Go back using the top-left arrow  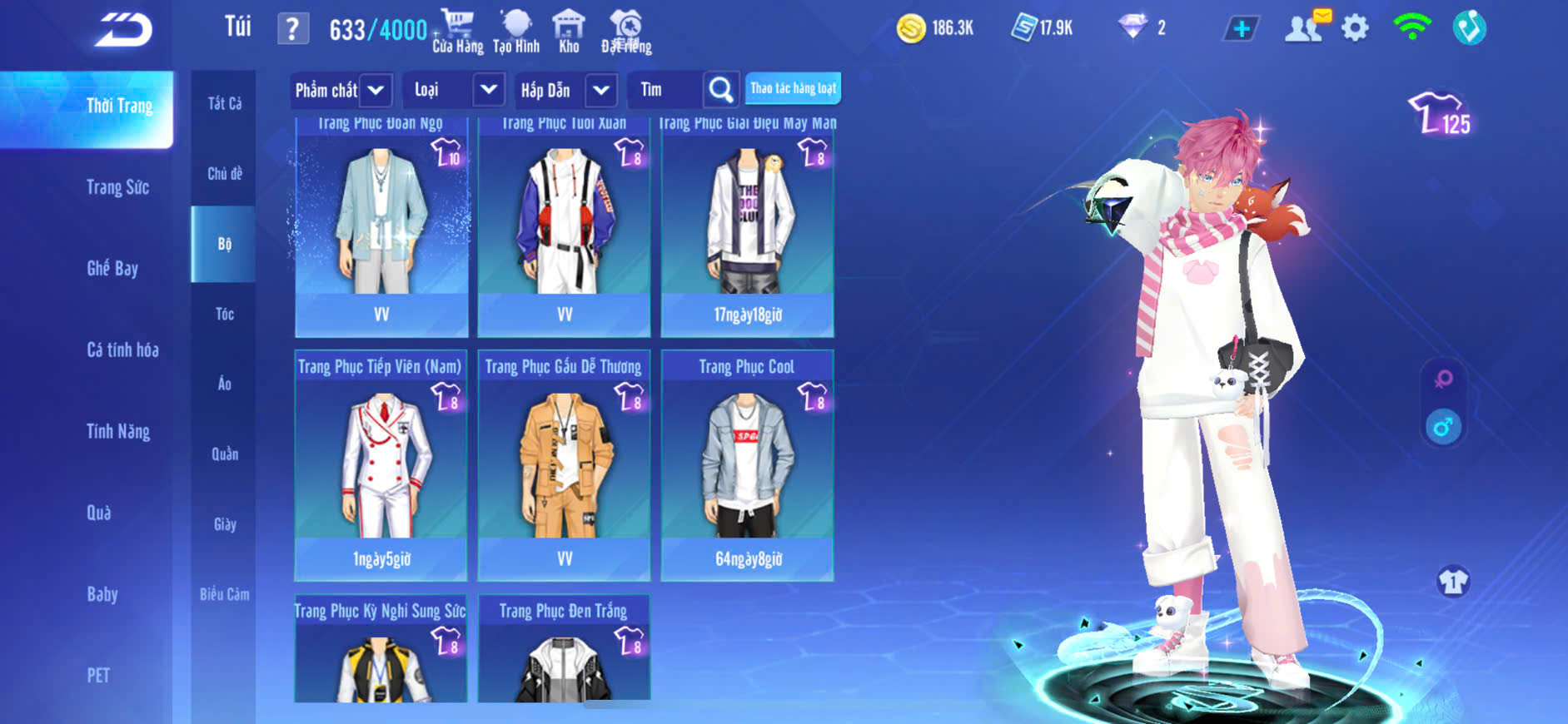tap(123, 30)
